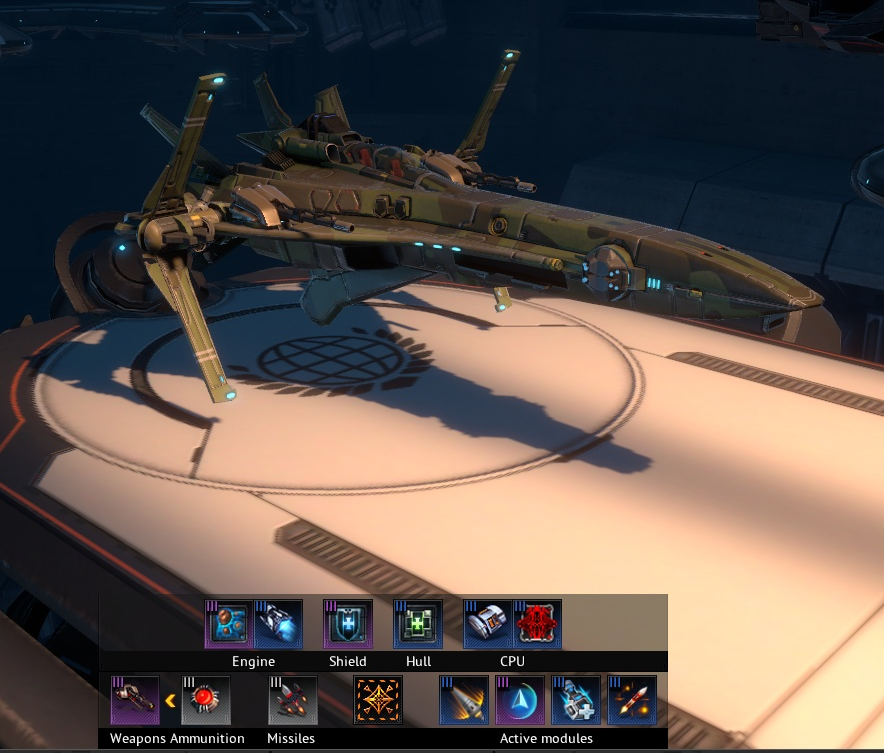Select the white cylinder CPU module
This screenshot has width=884, height=753.
(488, 624)
